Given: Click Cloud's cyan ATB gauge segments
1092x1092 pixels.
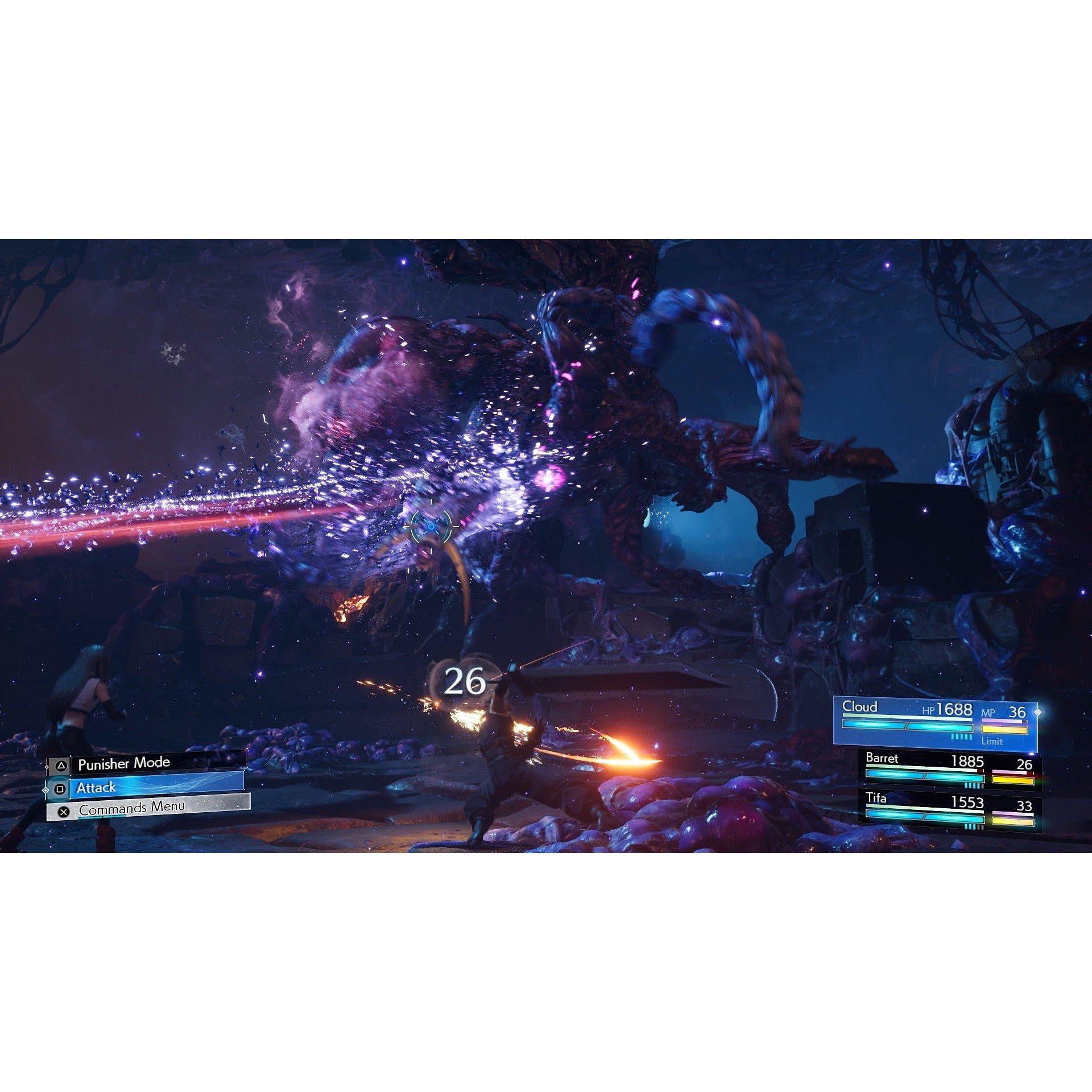Looking at the screenshot, I should click(x=961, y=737).
